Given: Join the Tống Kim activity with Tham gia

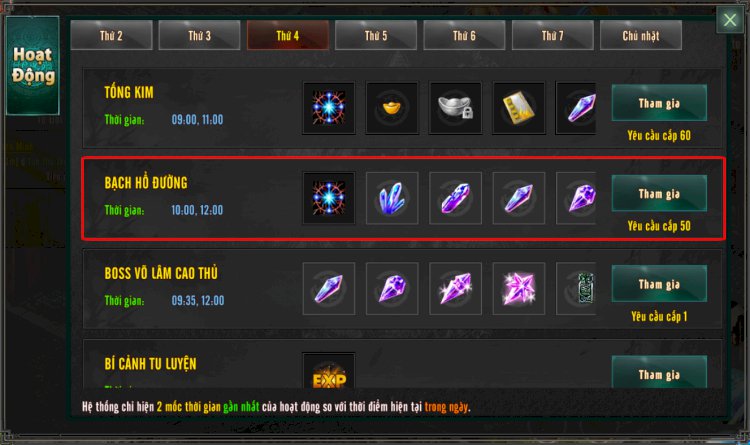Looking at the screenshot, I should click(x=658, y=102).
